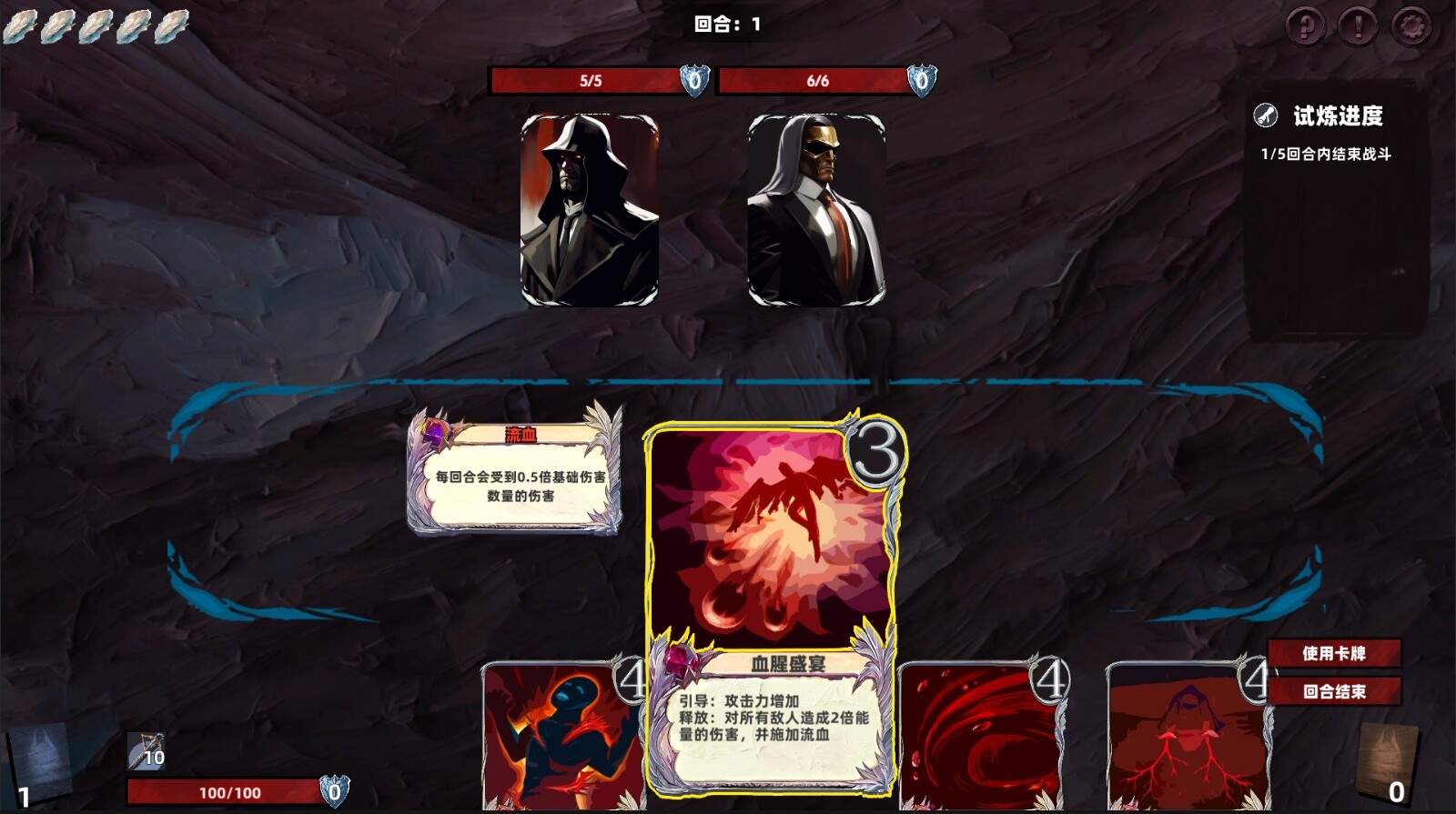Click the question mark help icon
Image resolution: width=1456 pixels, height=814 pixels.
[x=1309, y=27]
